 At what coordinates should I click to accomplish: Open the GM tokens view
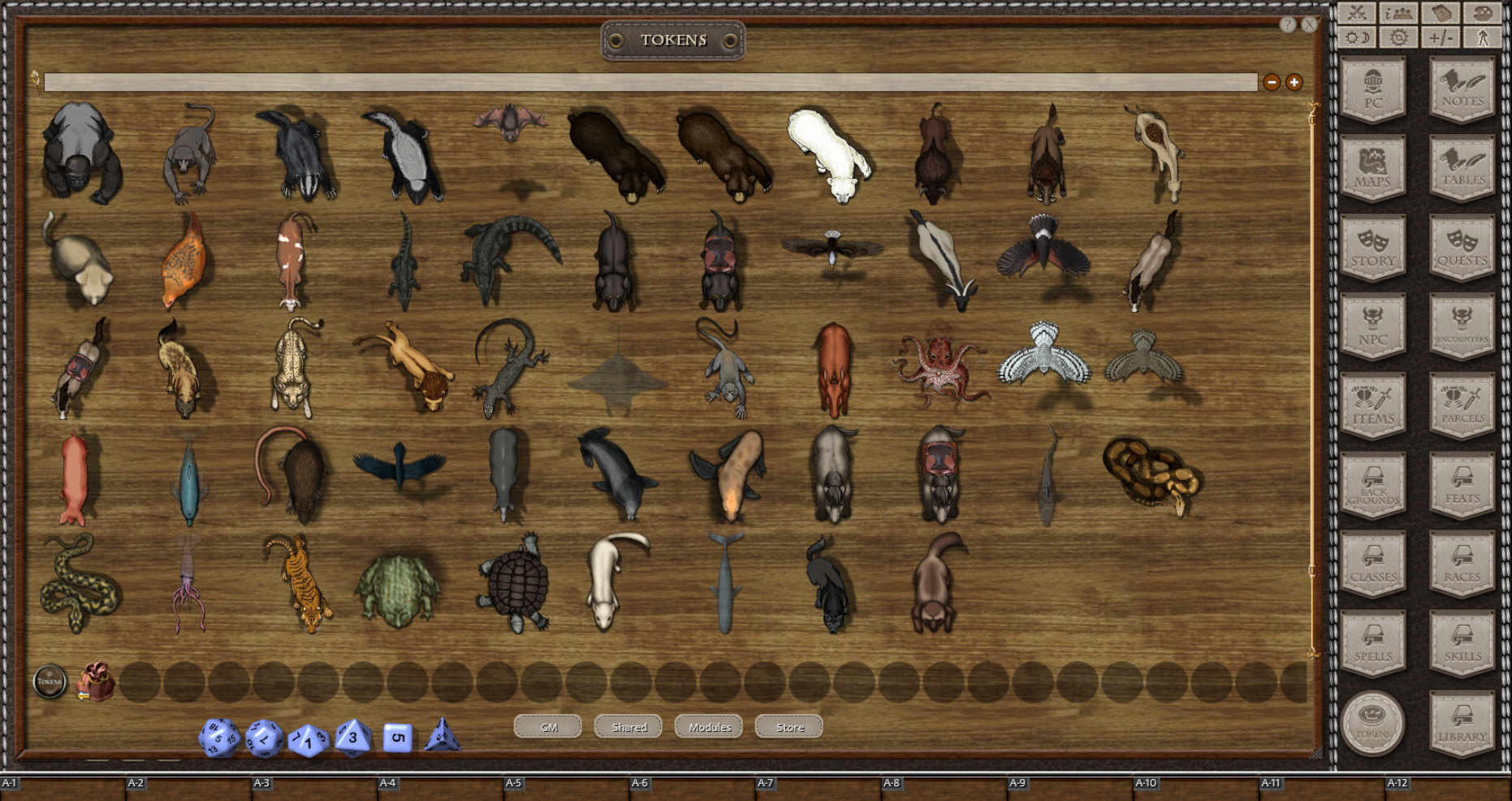coord(547,727)
